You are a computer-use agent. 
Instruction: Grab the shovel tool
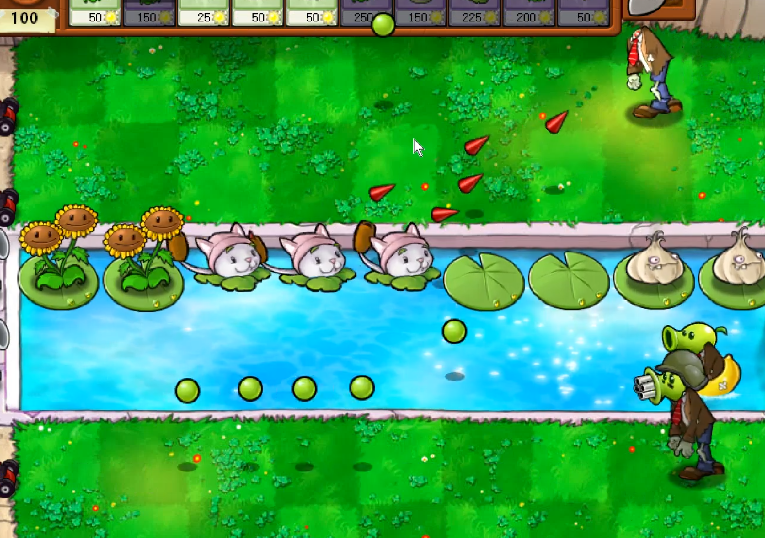(x=657, y=8)
